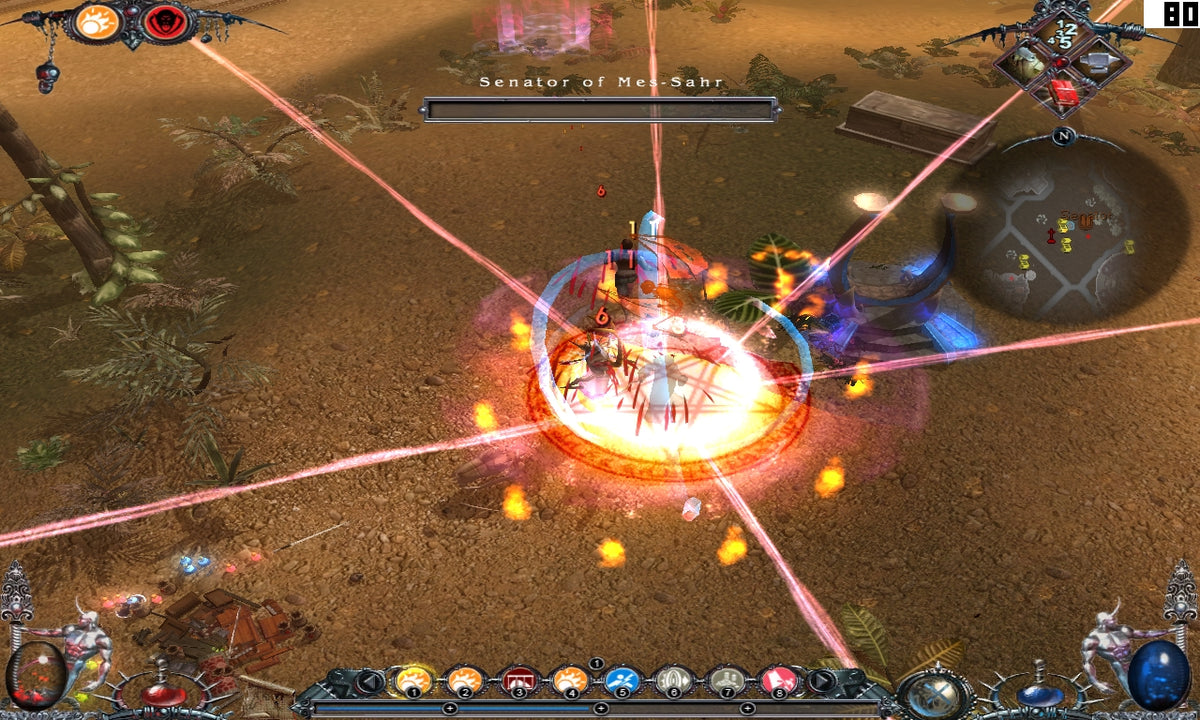Viewport: 1200px width, 720px height.
Task: Click the compass N marker above minimap
Action: click(x=1062, y=137)
